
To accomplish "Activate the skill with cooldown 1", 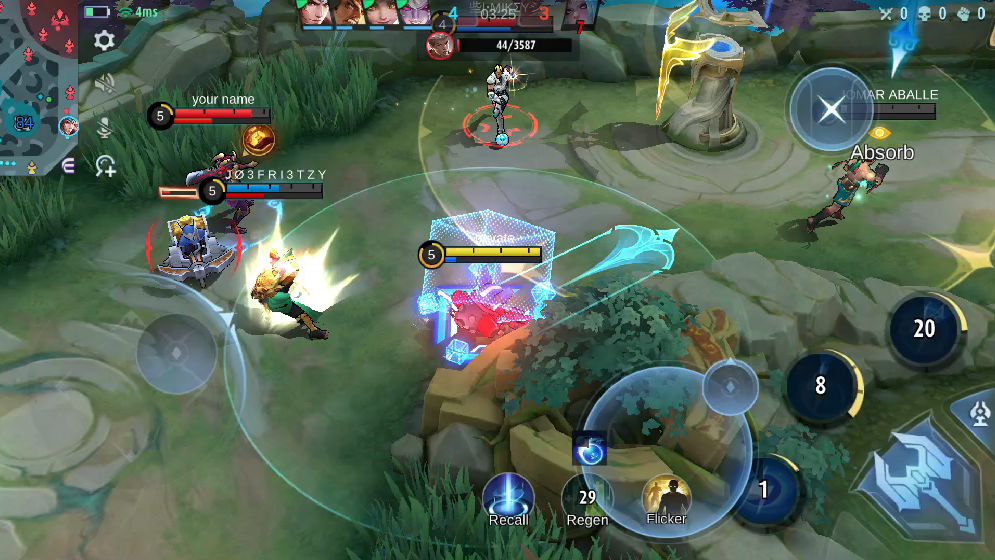I will 765,490.
